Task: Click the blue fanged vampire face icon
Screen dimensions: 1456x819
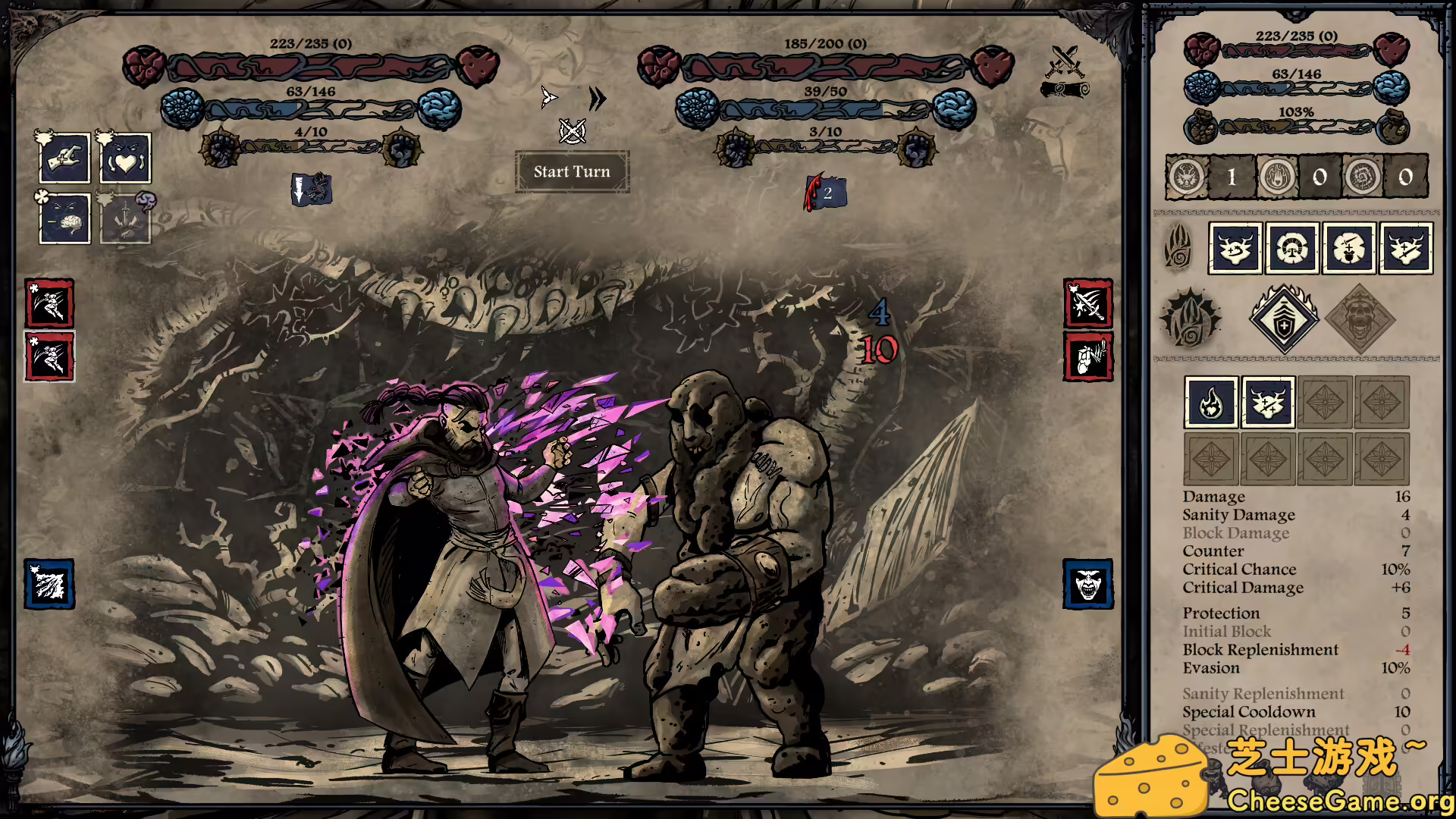Action: tap(1087, 584)
